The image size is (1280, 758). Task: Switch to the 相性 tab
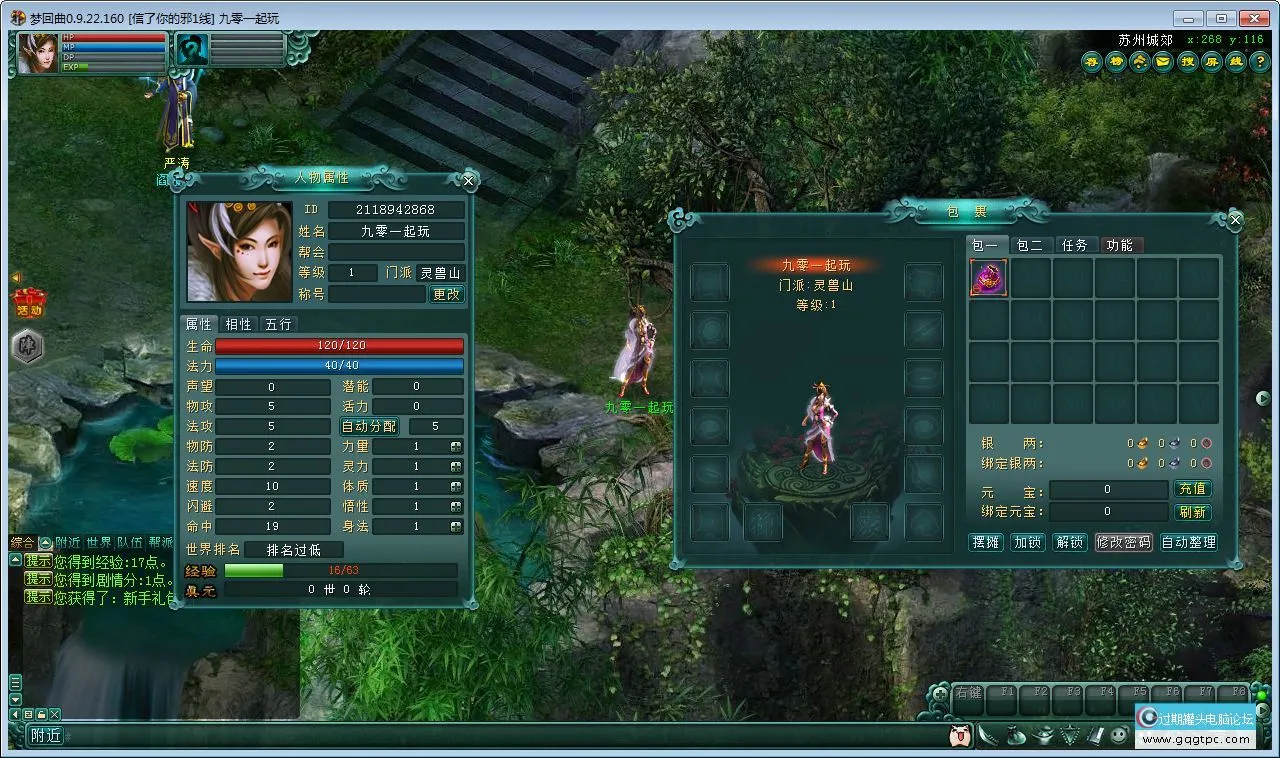tap(238, 324)
